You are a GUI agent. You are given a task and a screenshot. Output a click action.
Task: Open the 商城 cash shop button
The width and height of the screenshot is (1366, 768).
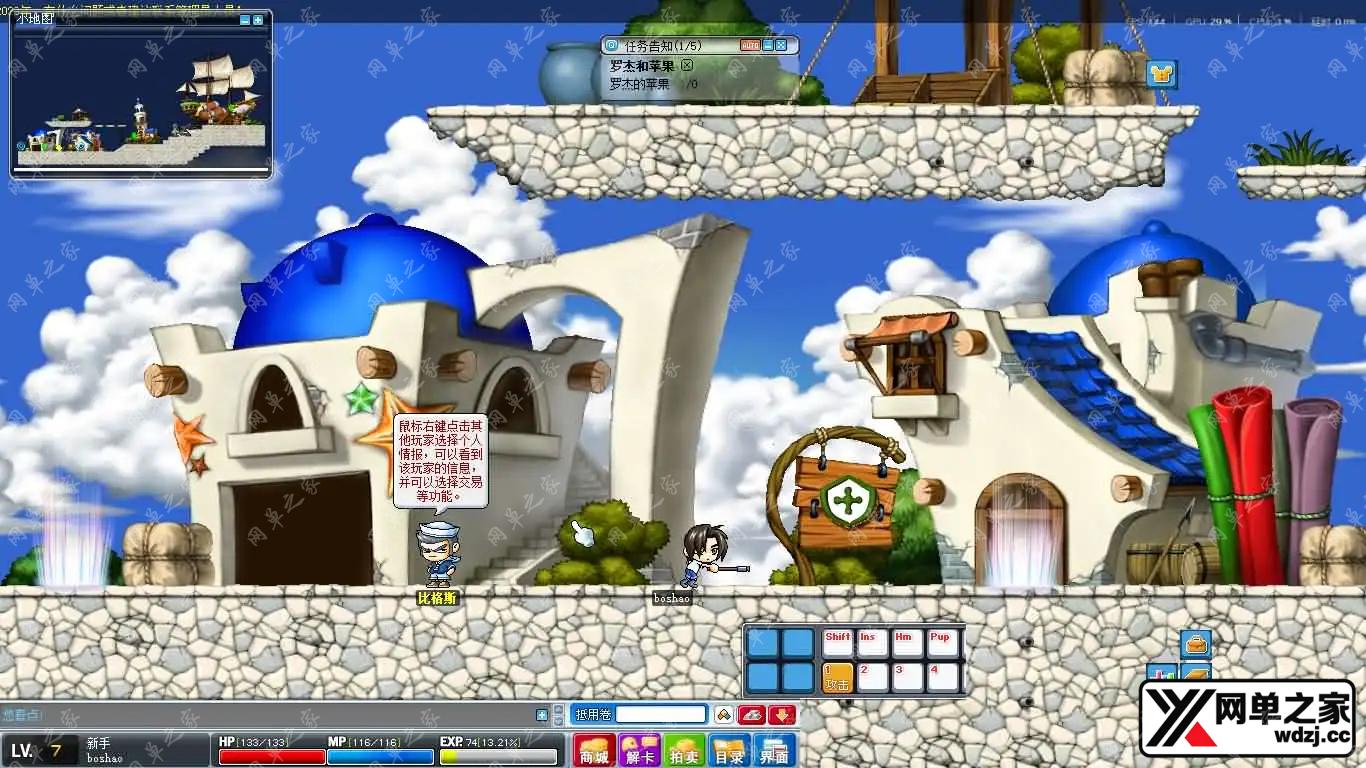595,751
